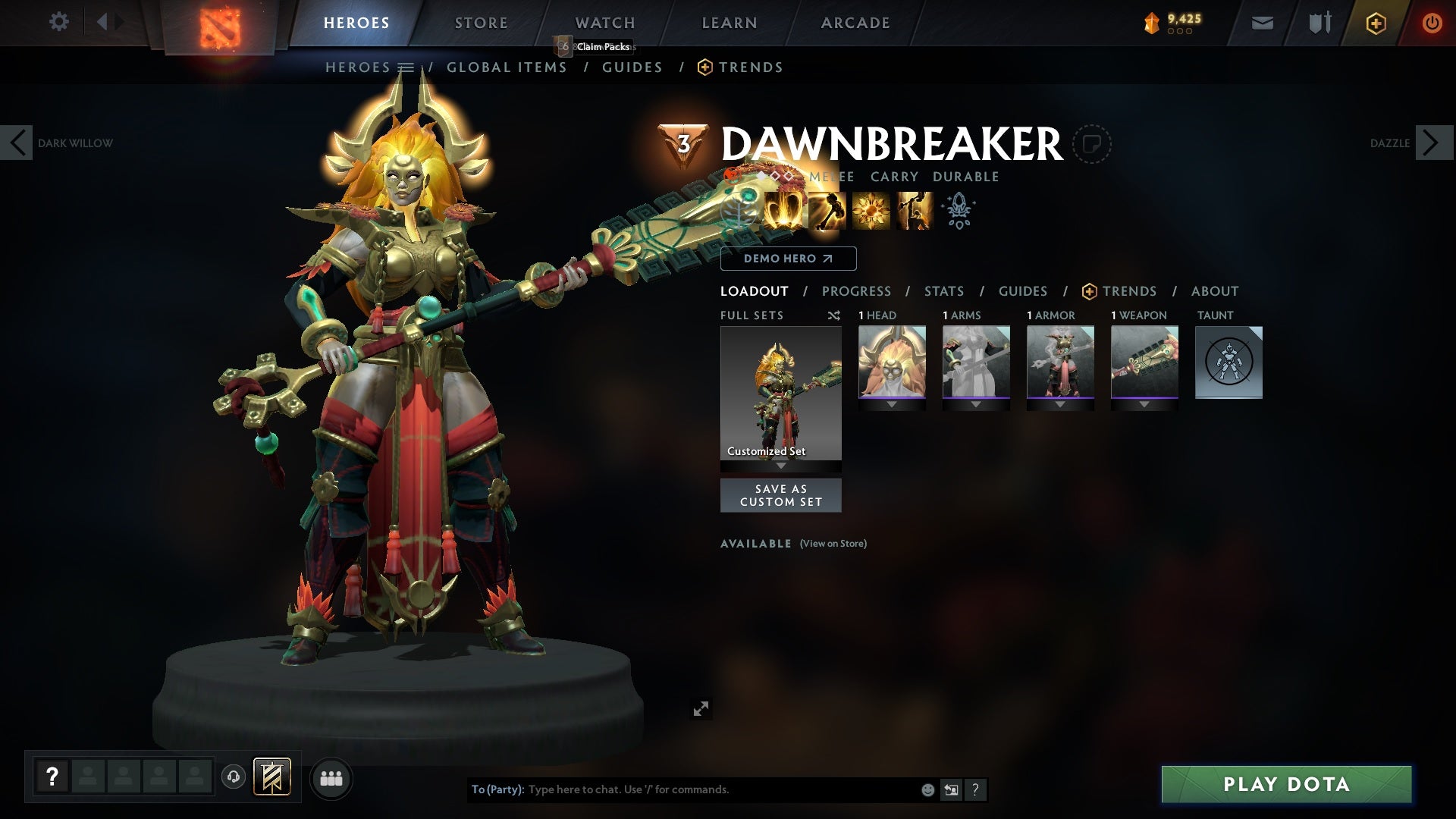
Task: Click the View on Store link
Action: pyautogui.click(x=833, y=544)
